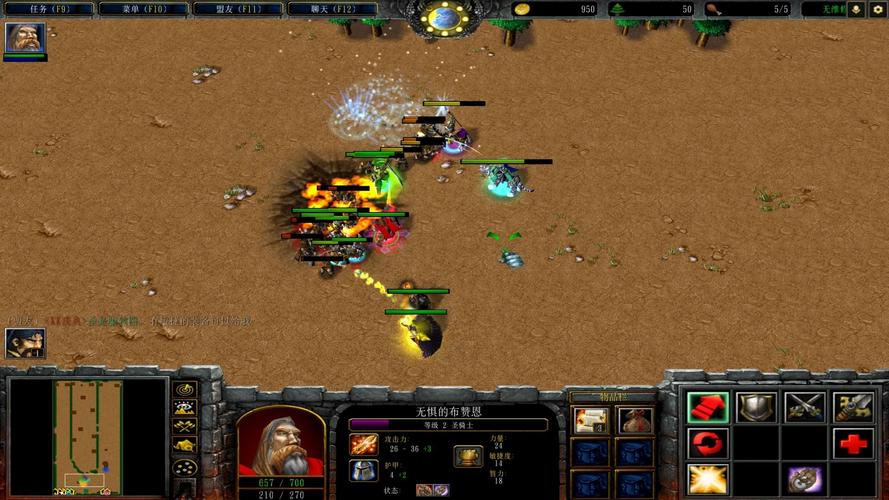This screenshot has width=889, height=500.
Task: Open the 聊天 (F12) chat log
Action: pyautogui.click(x=332, y=9)
